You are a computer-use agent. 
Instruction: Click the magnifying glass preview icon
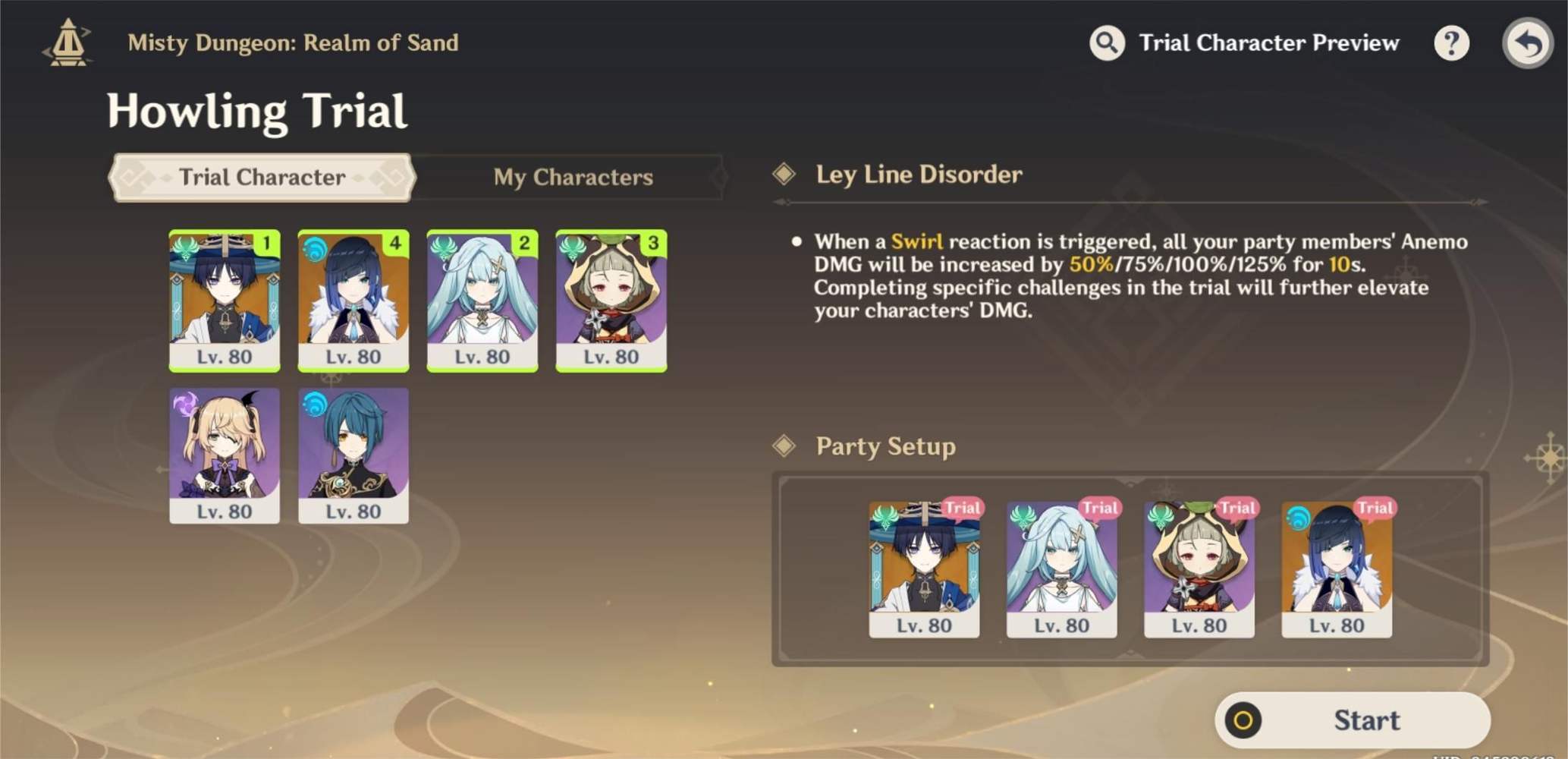point(1107,43)
